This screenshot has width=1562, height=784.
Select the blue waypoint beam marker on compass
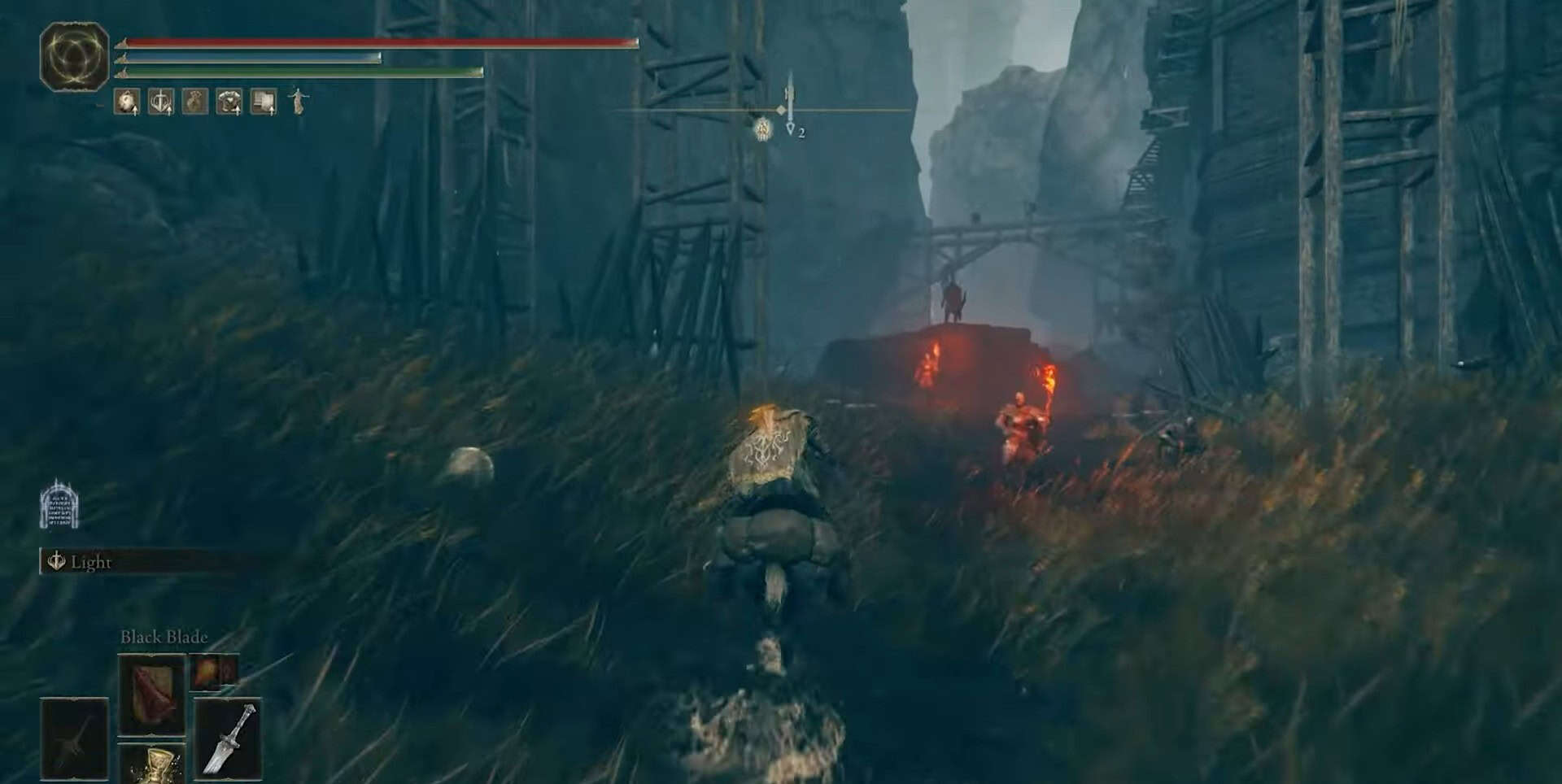pos(789,102)
